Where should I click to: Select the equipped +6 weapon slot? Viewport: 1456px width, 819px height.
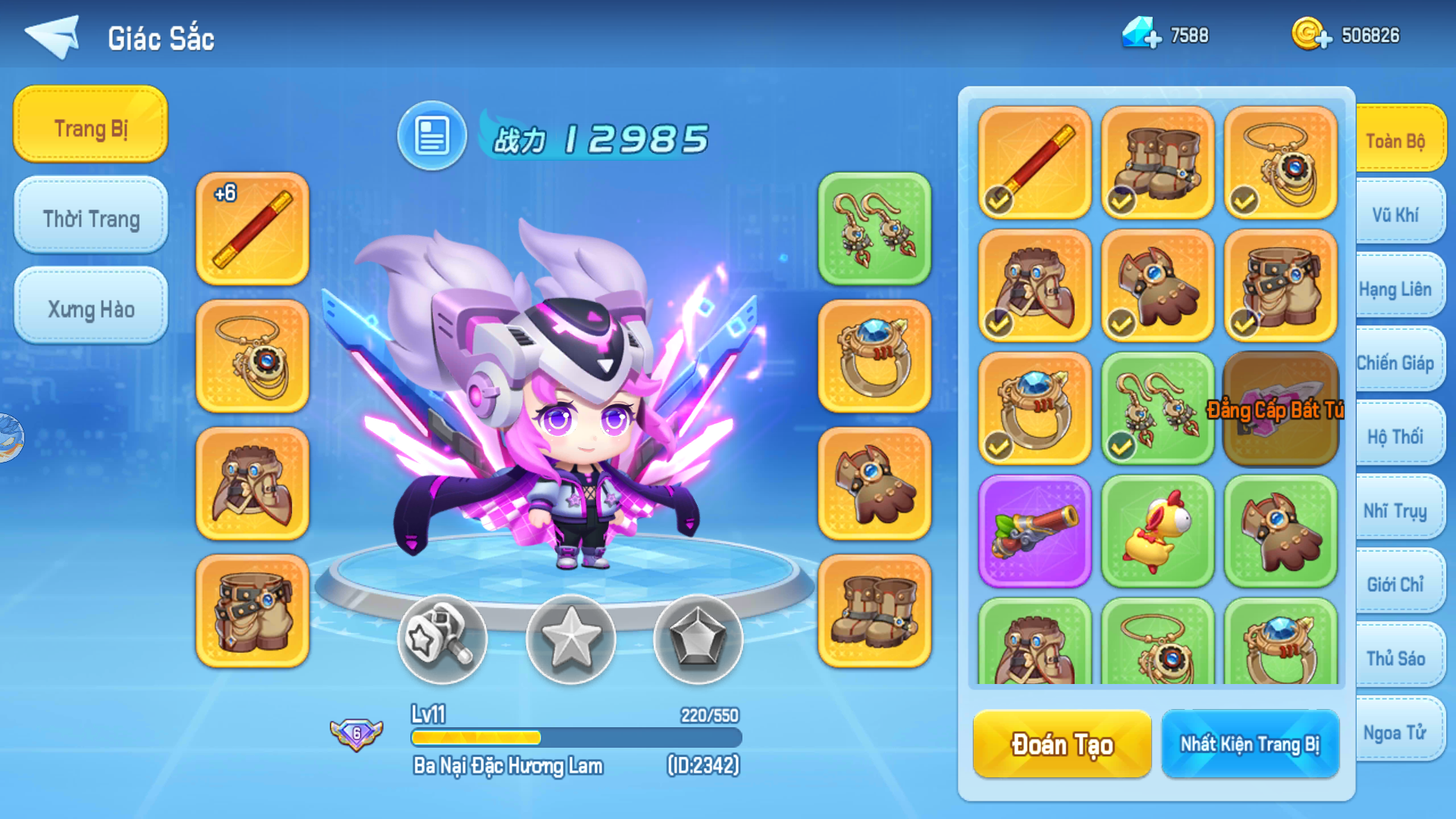click(252, 227)
